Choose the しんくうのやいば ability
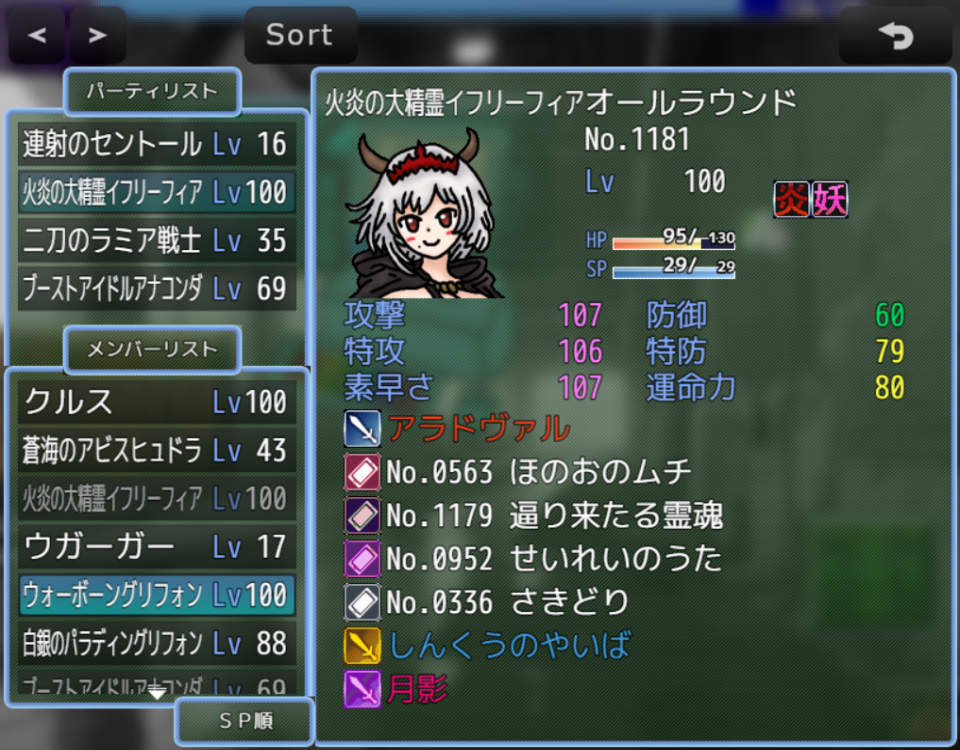This screenshot has width=960, height=750. pyautogui.click(x=508, y=645)
